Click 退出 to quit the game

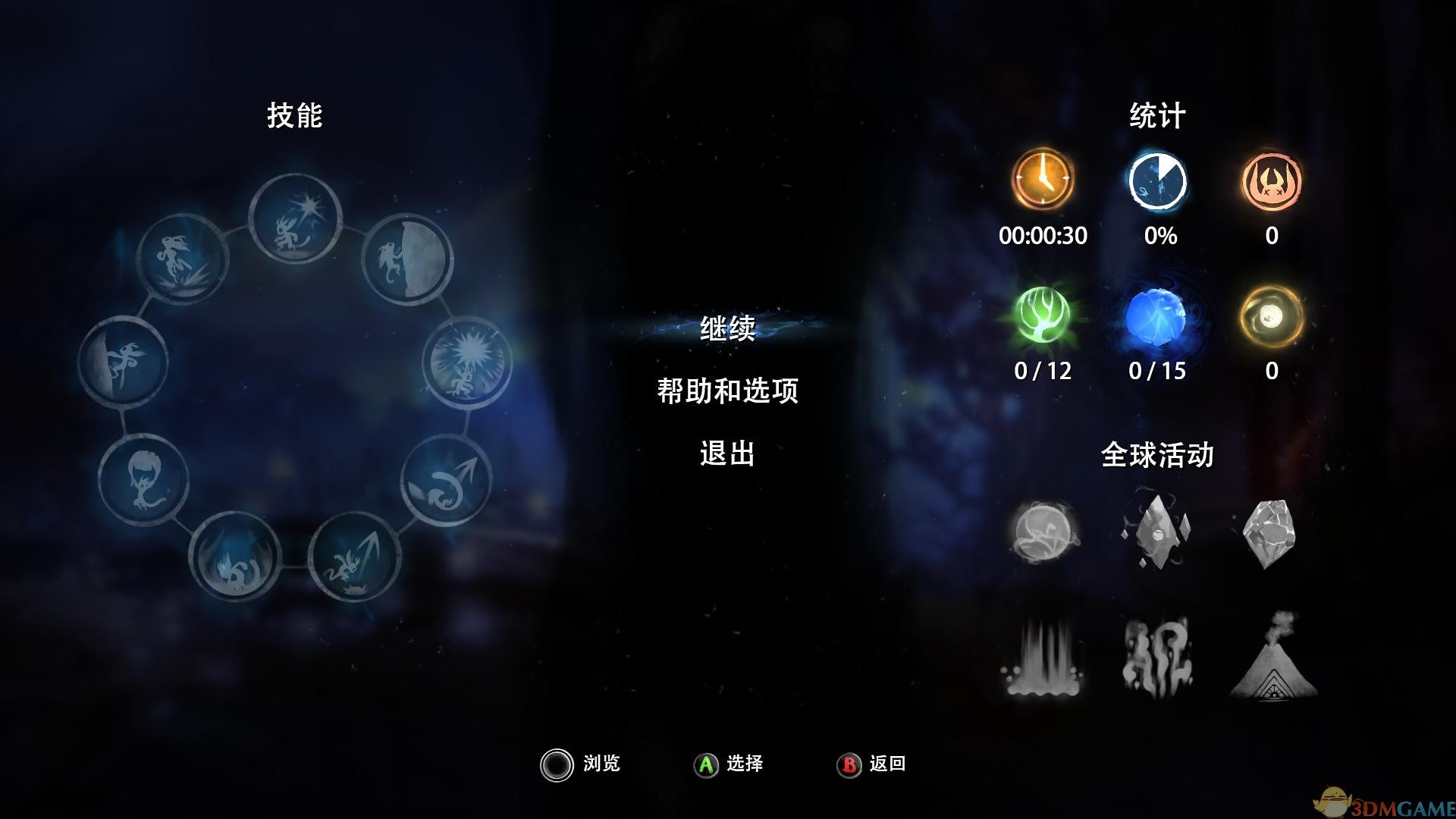(x=727, y=453)
